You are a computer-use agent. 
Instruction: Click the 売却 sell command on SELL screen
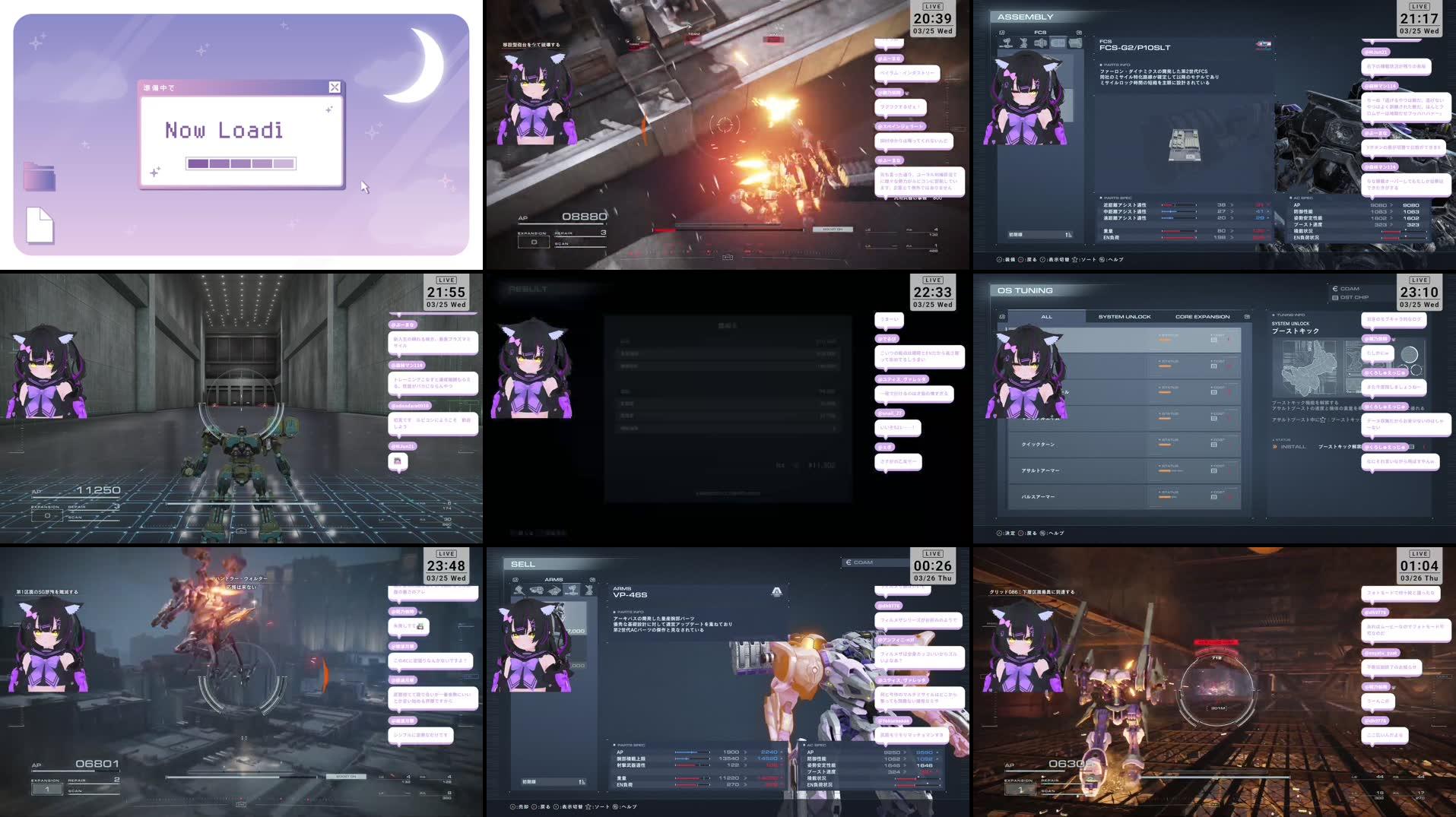click(524, 806)
